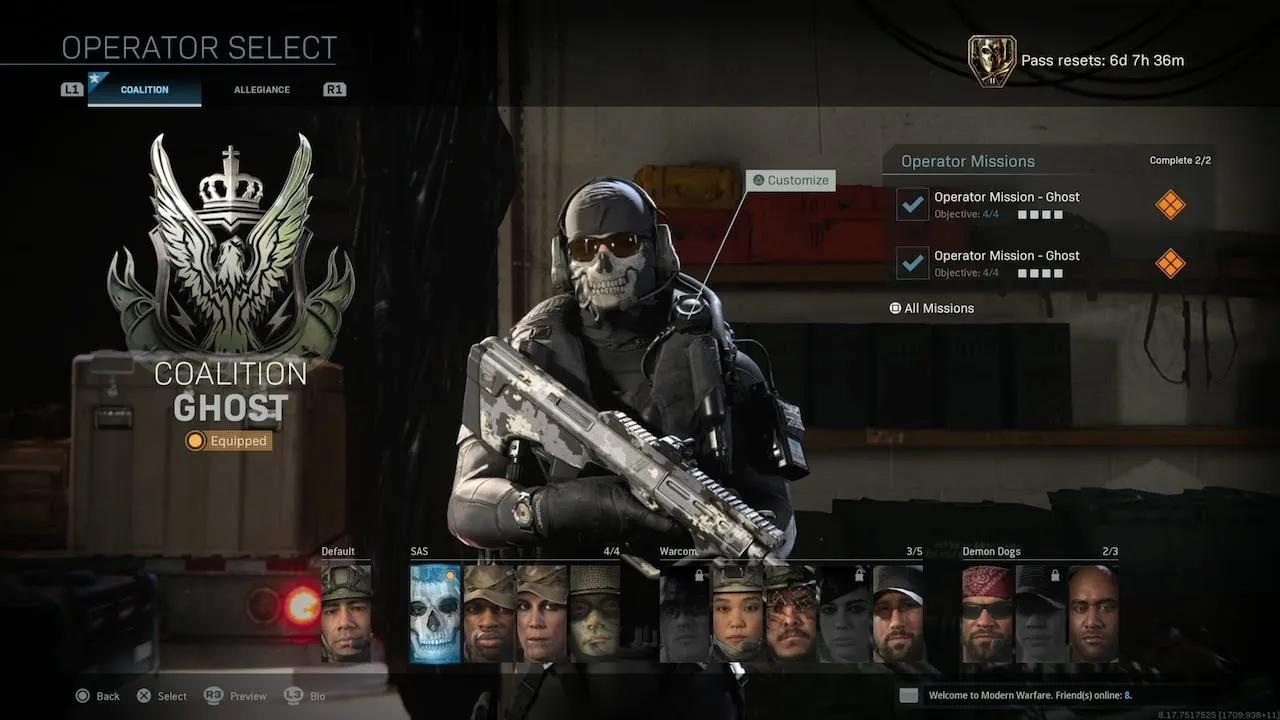Click the L1 shoulder button icon
This screenshot has height=720, width=1280.
(71, 88)
